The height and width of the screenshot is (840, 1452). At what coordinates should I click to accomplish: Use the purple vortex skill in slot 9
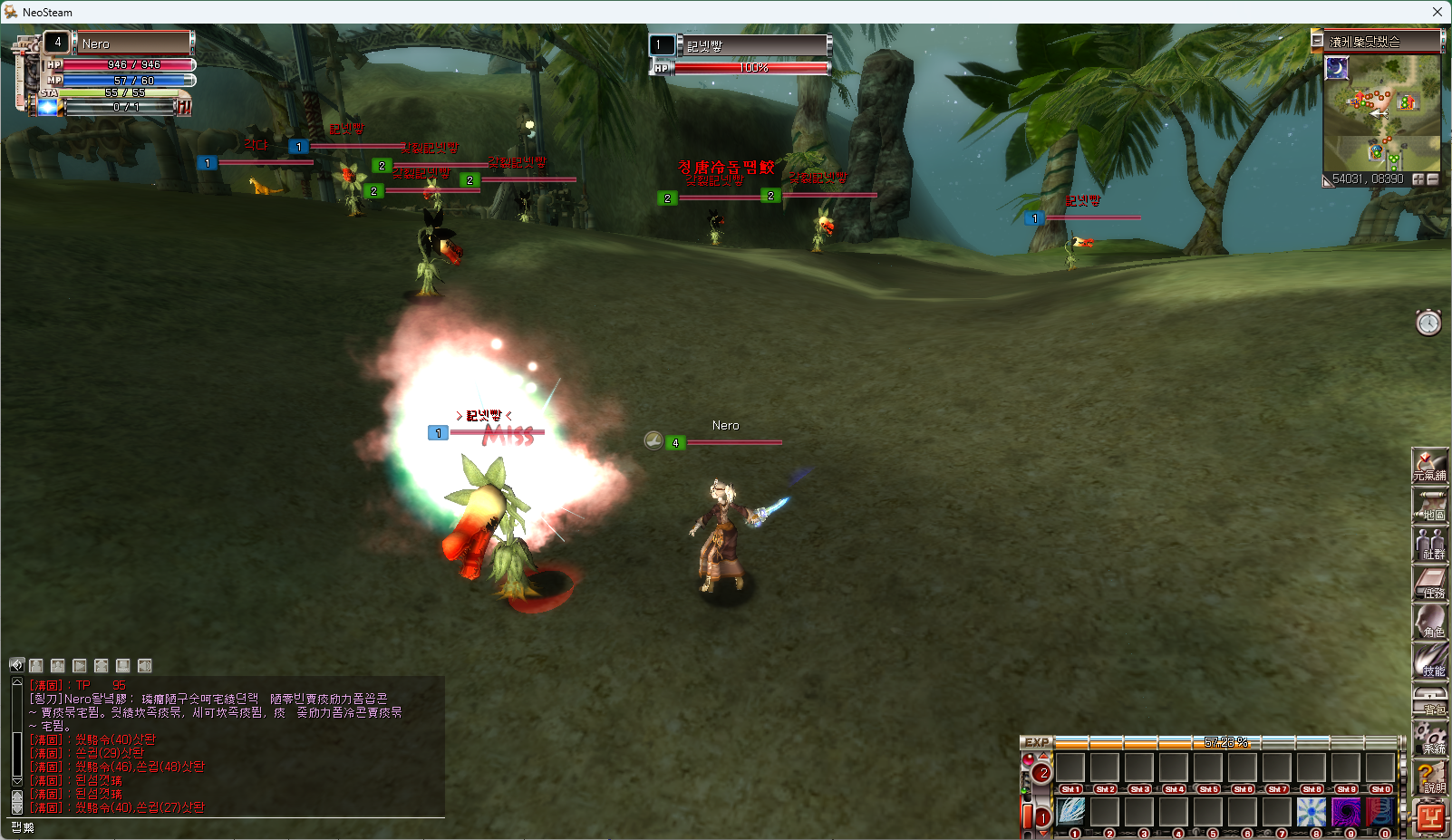pyautogui.click(x=1346, y=812)
